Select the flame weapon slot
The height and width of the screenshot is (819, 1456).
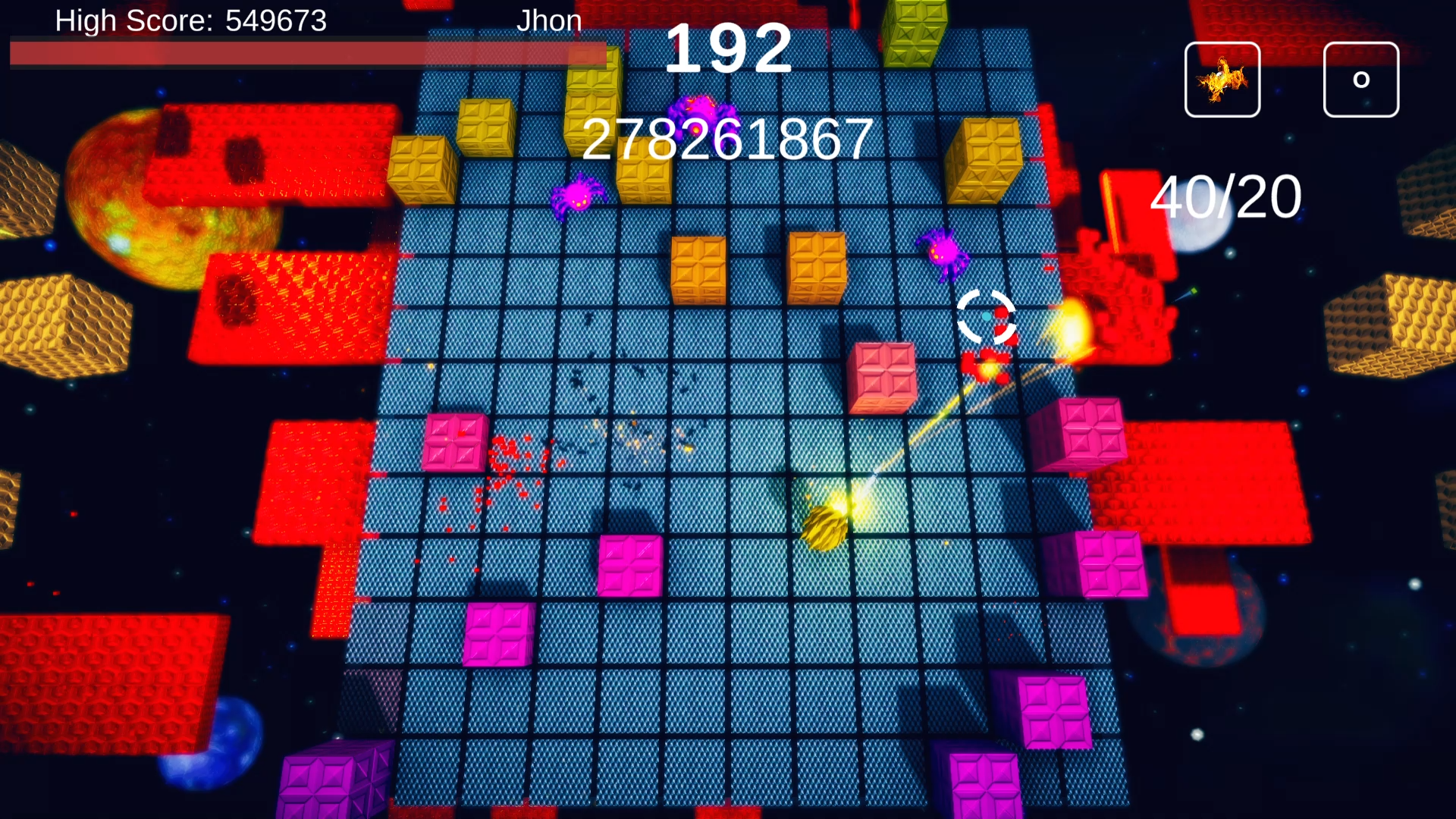(x=1222, y=80)
